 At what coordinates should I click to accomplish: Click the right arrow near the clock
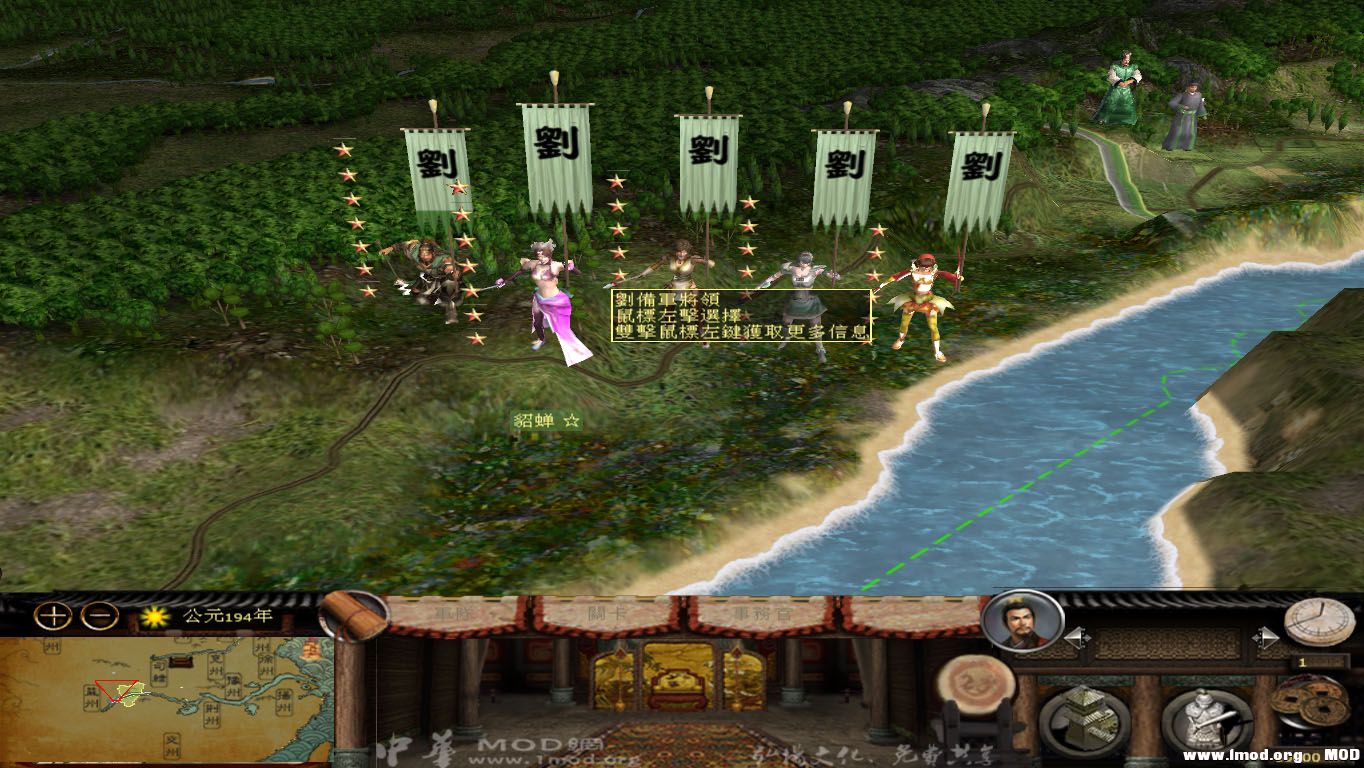1268,637
